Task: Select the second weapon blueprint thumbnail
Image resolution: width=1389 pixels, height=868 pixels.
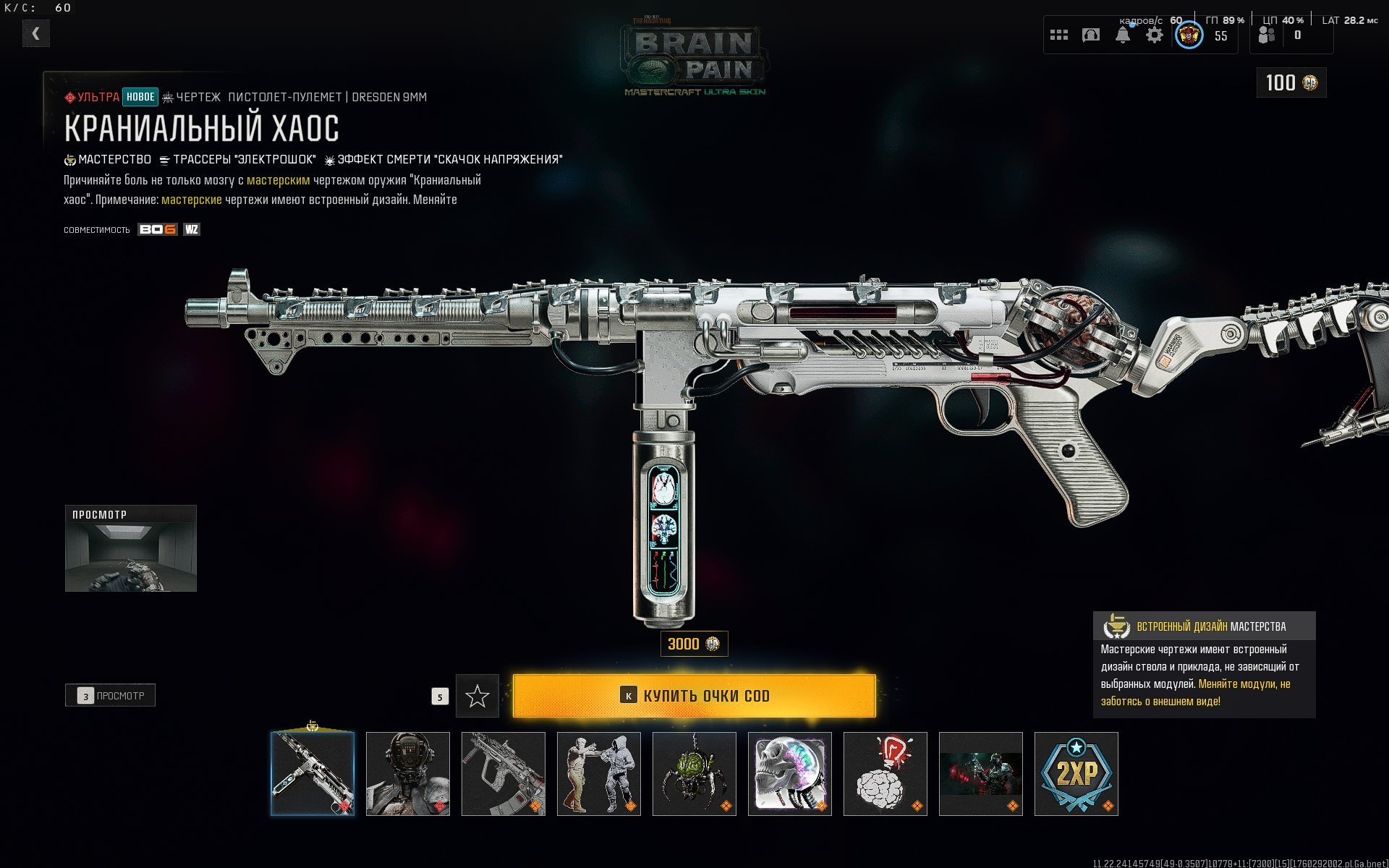Action: click(x=504, y=773)
